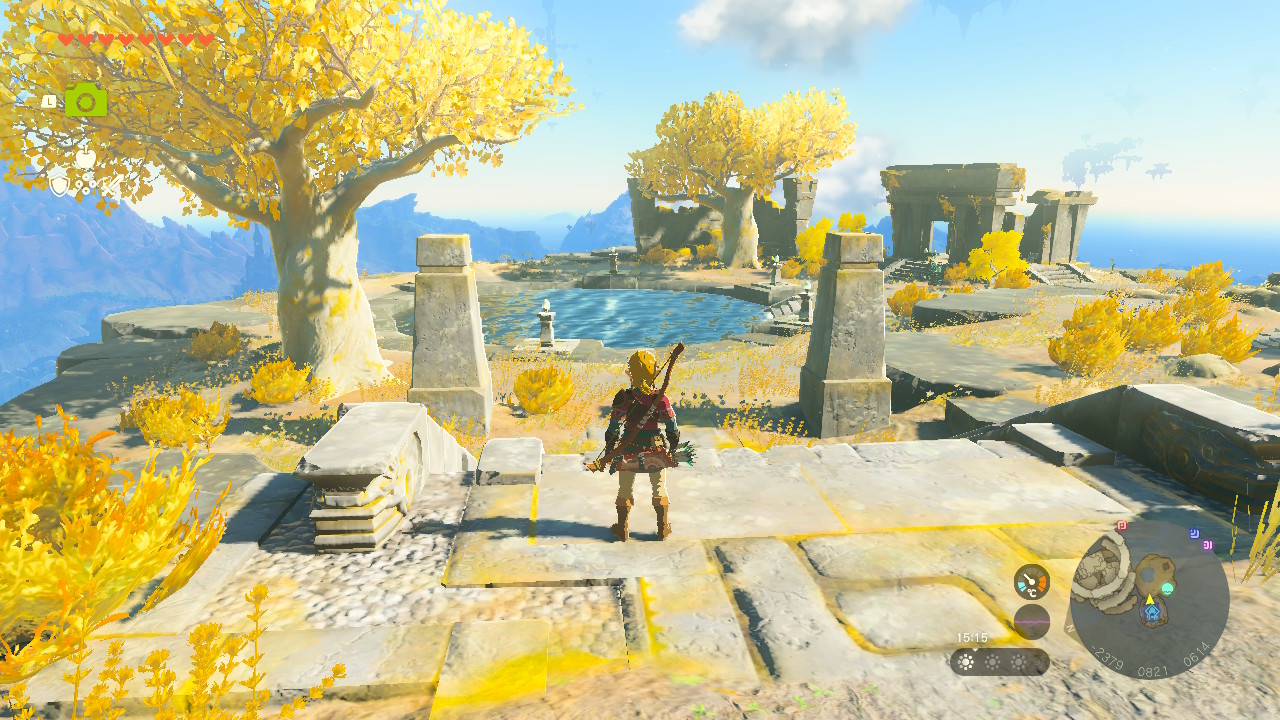This screenshot has width=1280, height=720.
Task: Click the temperature gauge icon
Action: [1031, 582]
